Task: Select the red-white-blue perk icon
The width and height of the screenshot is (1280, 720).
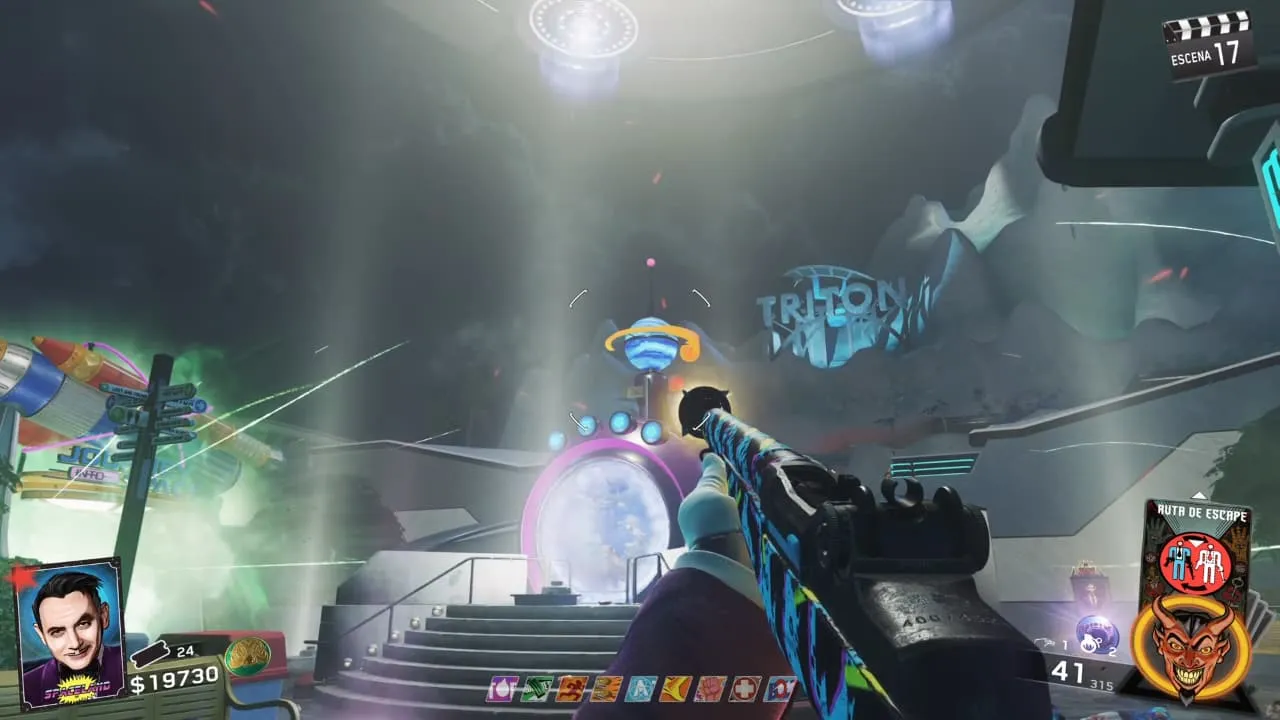Action: [778, 688]
